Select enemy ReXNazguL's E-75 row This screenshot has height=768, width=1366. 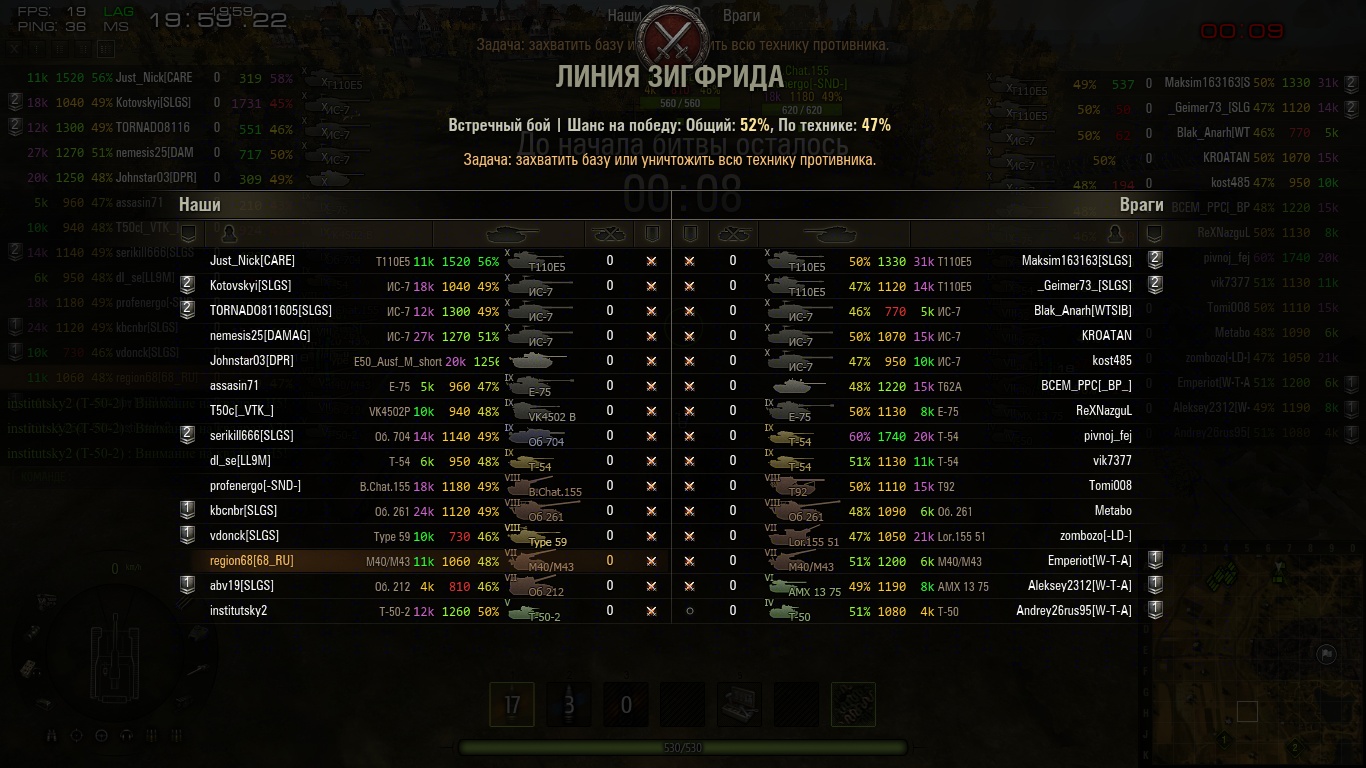[1103, 411]
